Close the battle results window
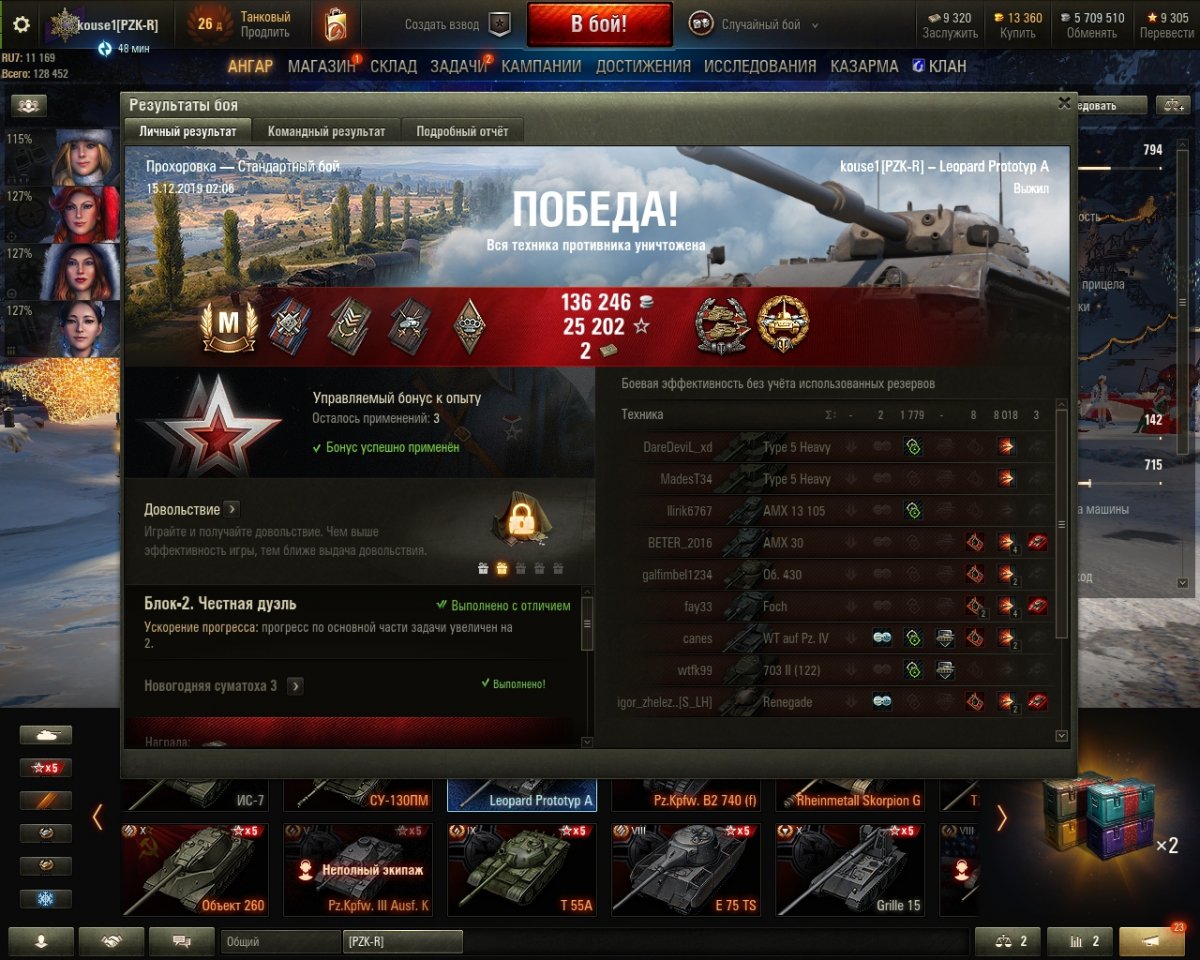Viewport: 1200px width, 960px height. [x=1064, y=102]
